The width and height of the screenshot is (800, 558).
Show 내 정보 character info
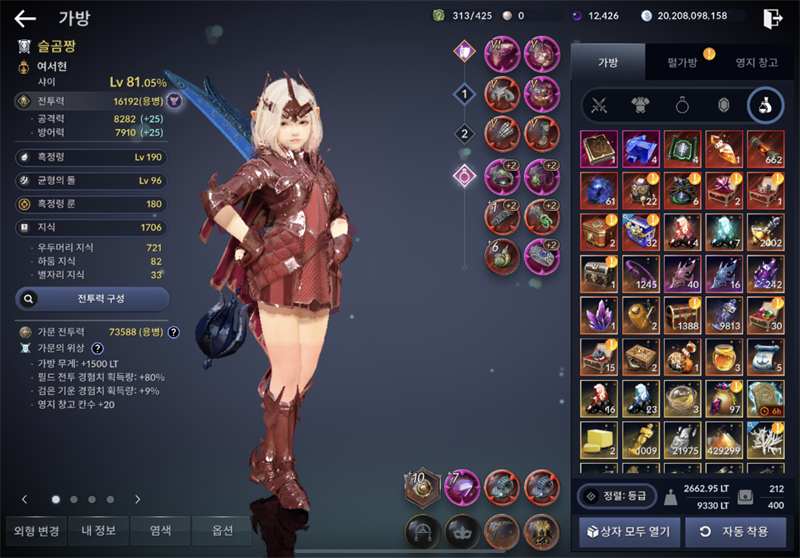[98, 530]
